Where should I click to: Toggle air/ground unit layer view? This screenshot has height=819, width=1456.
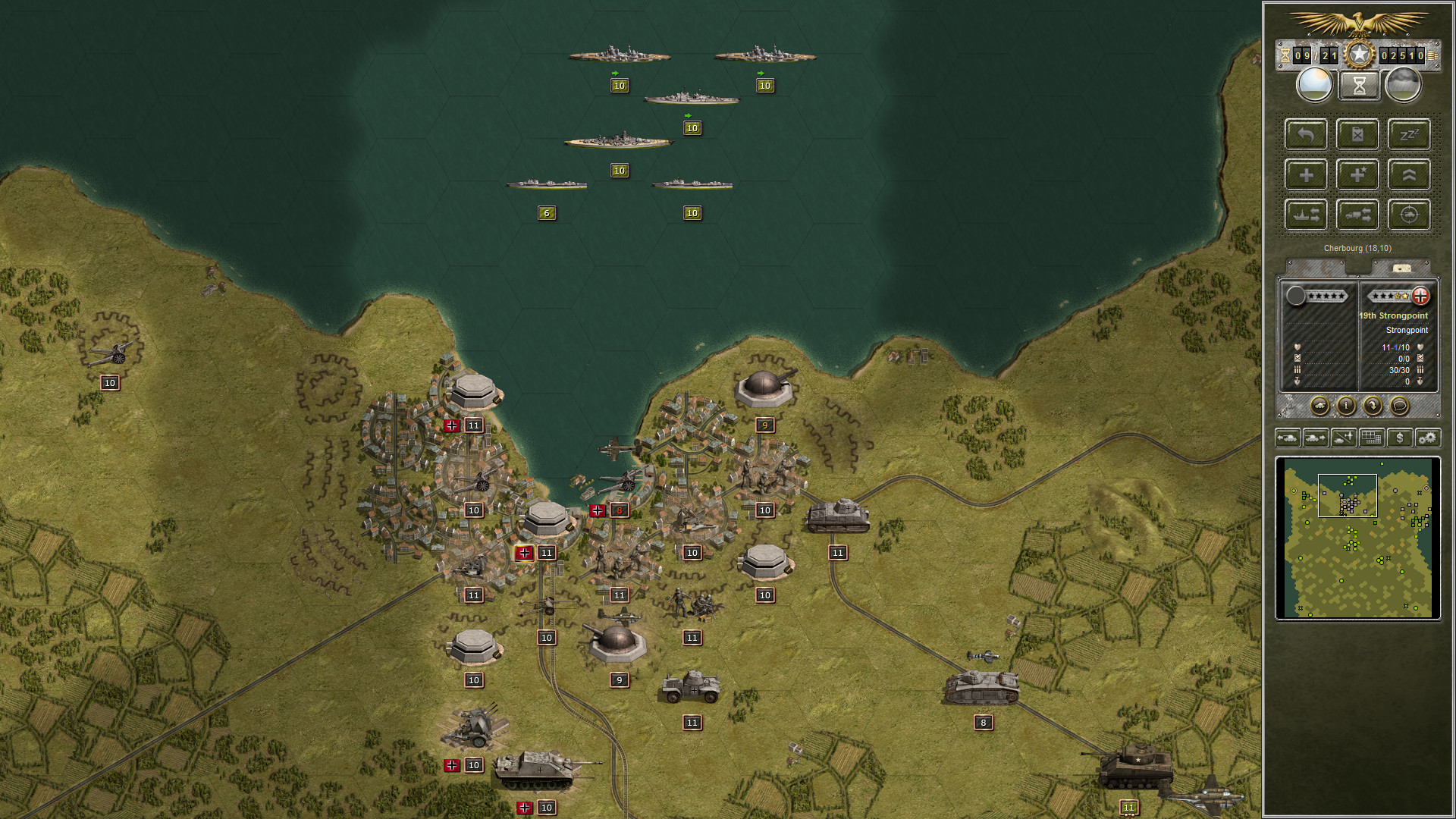(1344, 438)
